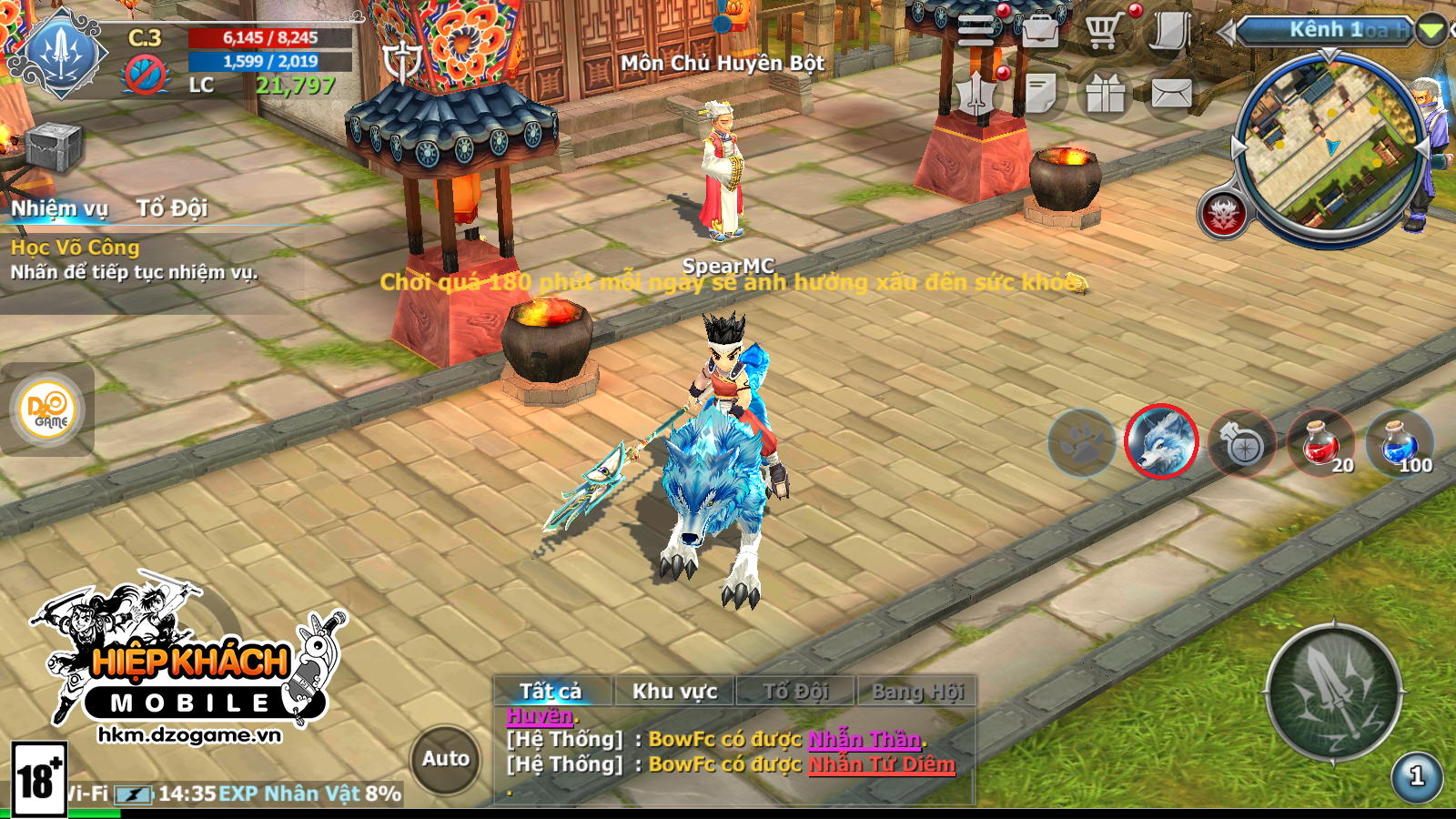
Task: Tap the main sword attack button
Action: coord(1334,693)
